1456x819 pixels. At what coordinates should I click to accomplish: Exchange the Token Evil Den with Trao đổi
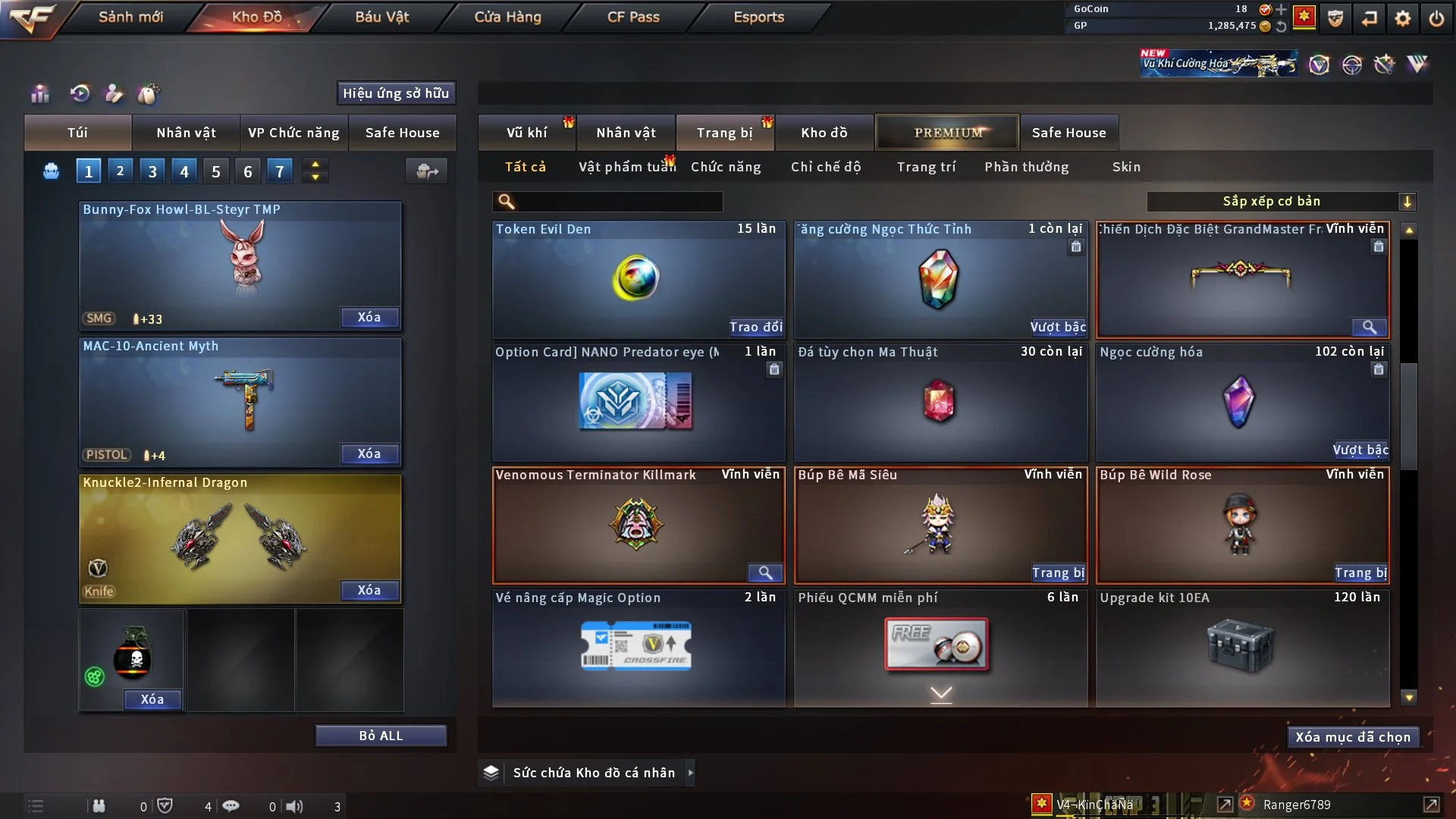click(755, 327)
